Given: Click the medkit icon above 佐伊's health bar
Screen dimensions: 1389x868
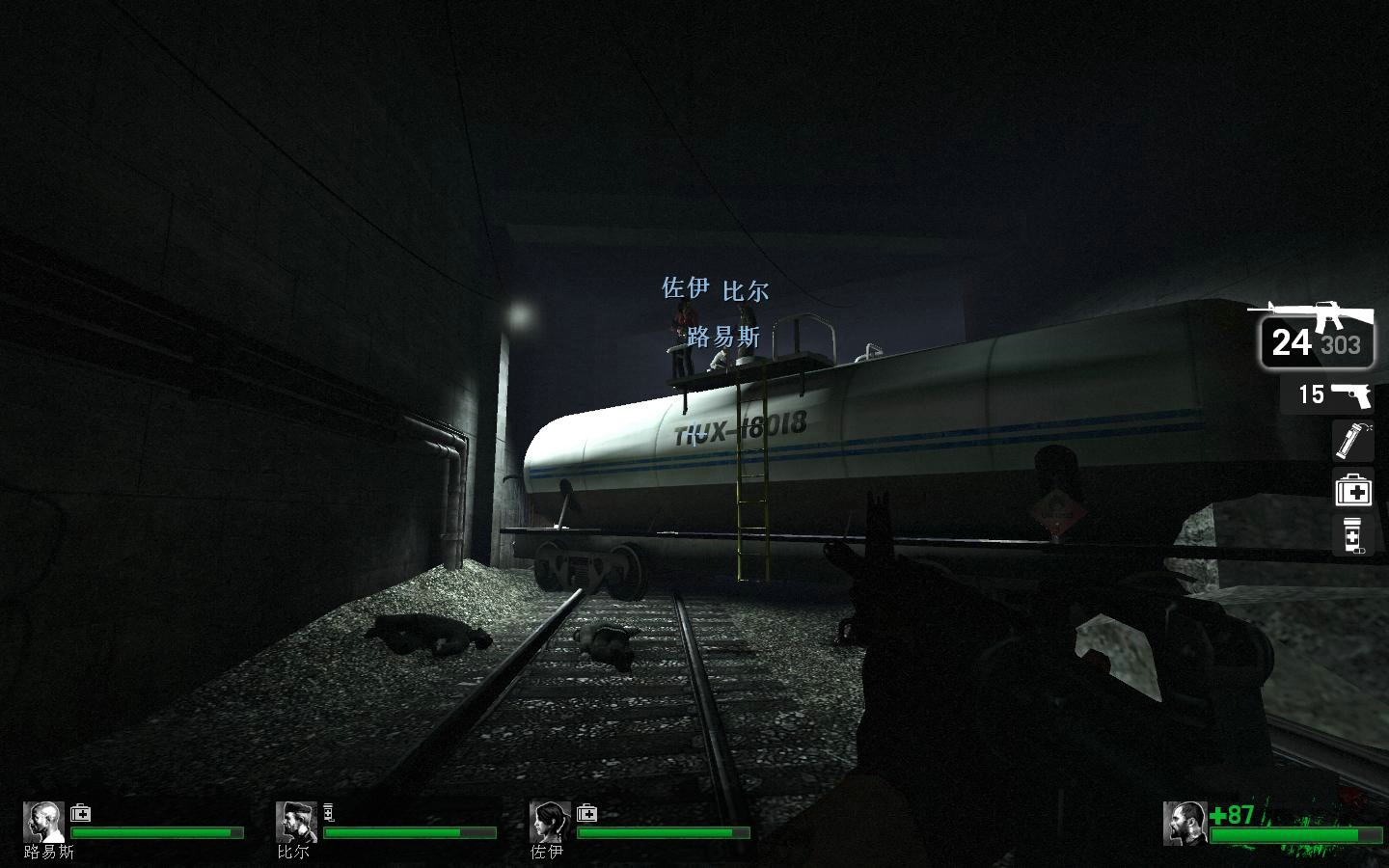Looking at the screenshot, I should [x=586, y=813].
